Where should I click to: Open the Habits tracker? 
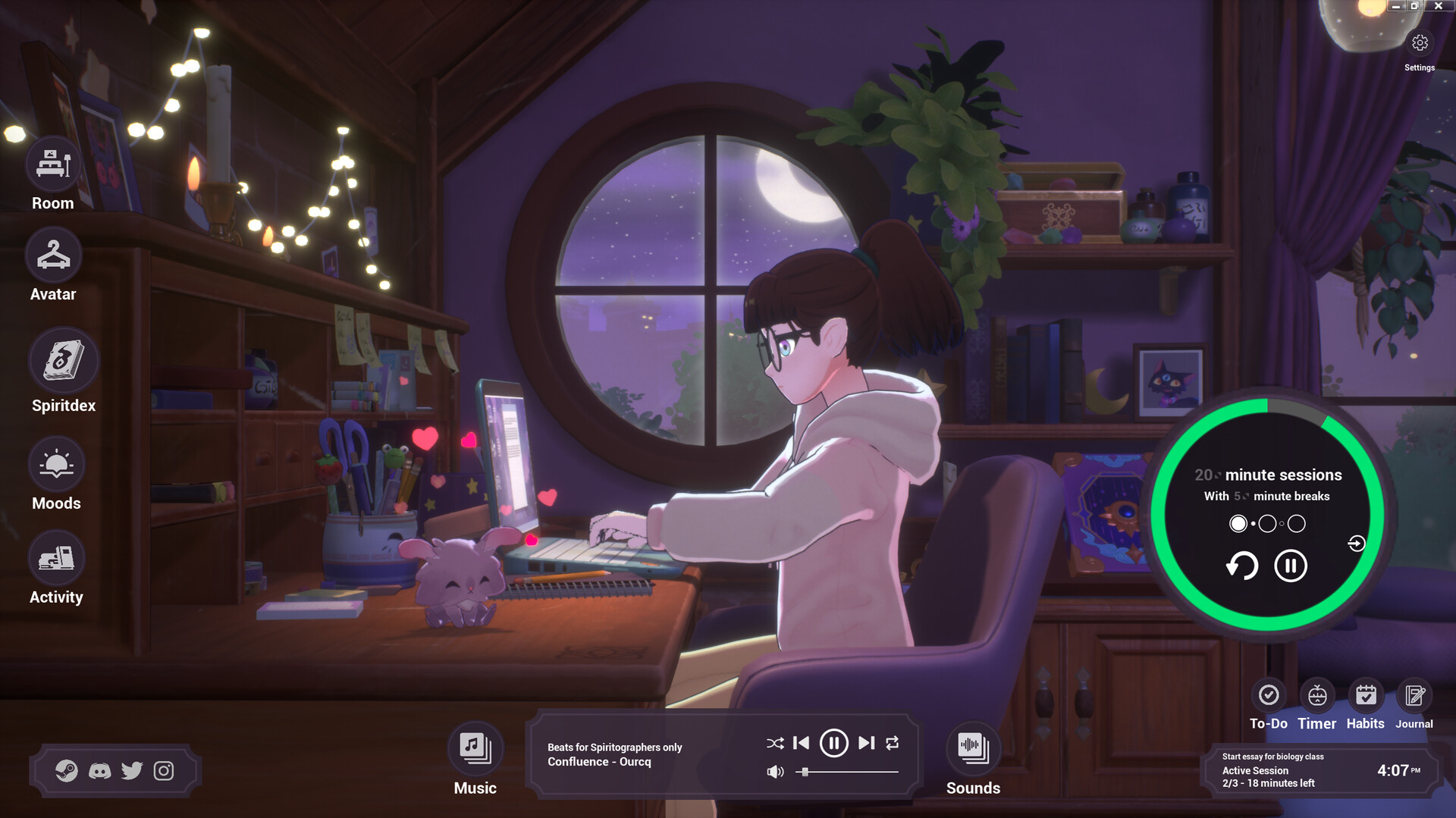(1366, 693)
